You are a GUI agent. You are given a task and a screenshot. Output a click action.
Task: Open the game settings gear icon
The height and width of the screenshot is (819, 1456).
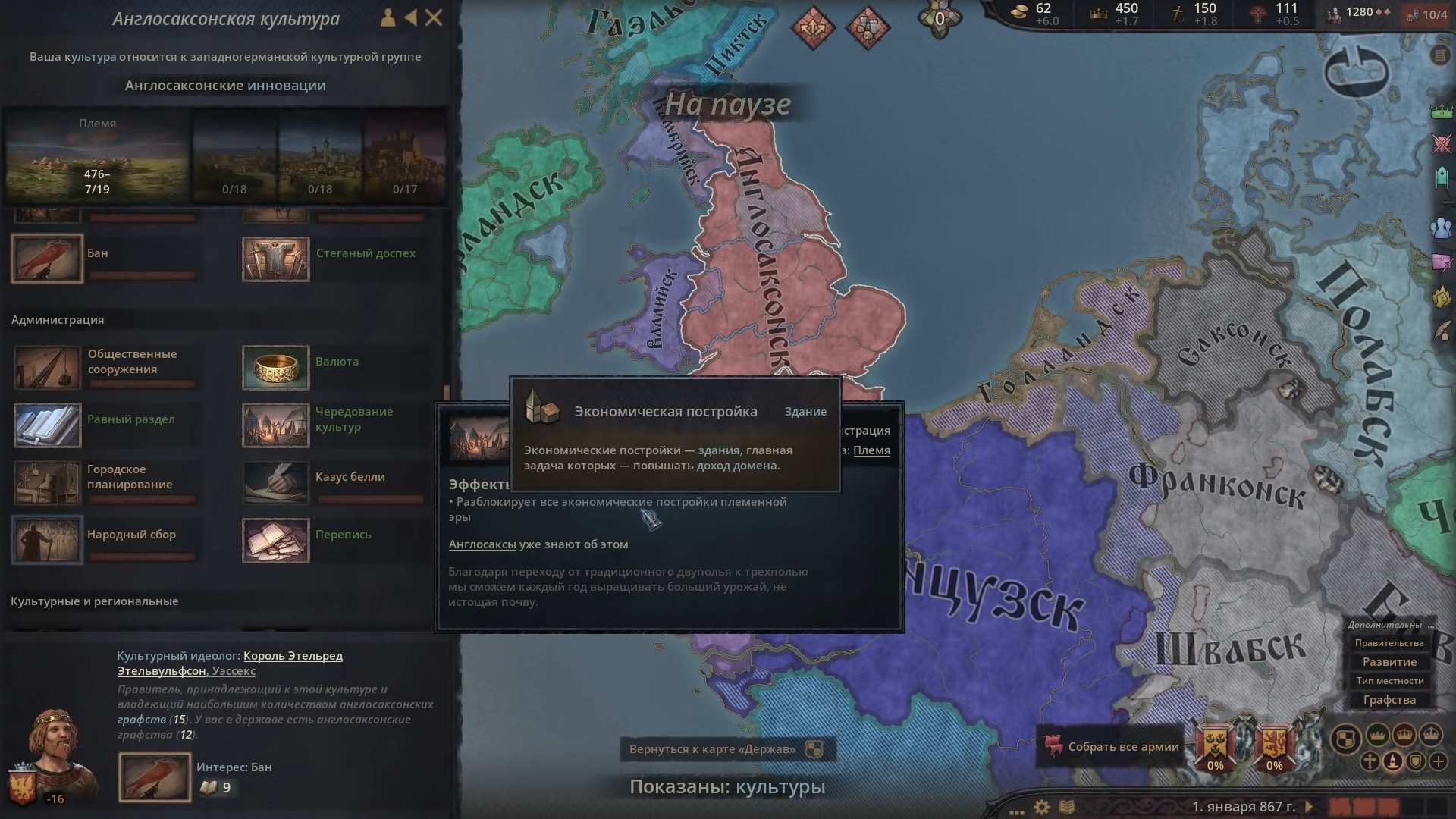pos(1042,807)
